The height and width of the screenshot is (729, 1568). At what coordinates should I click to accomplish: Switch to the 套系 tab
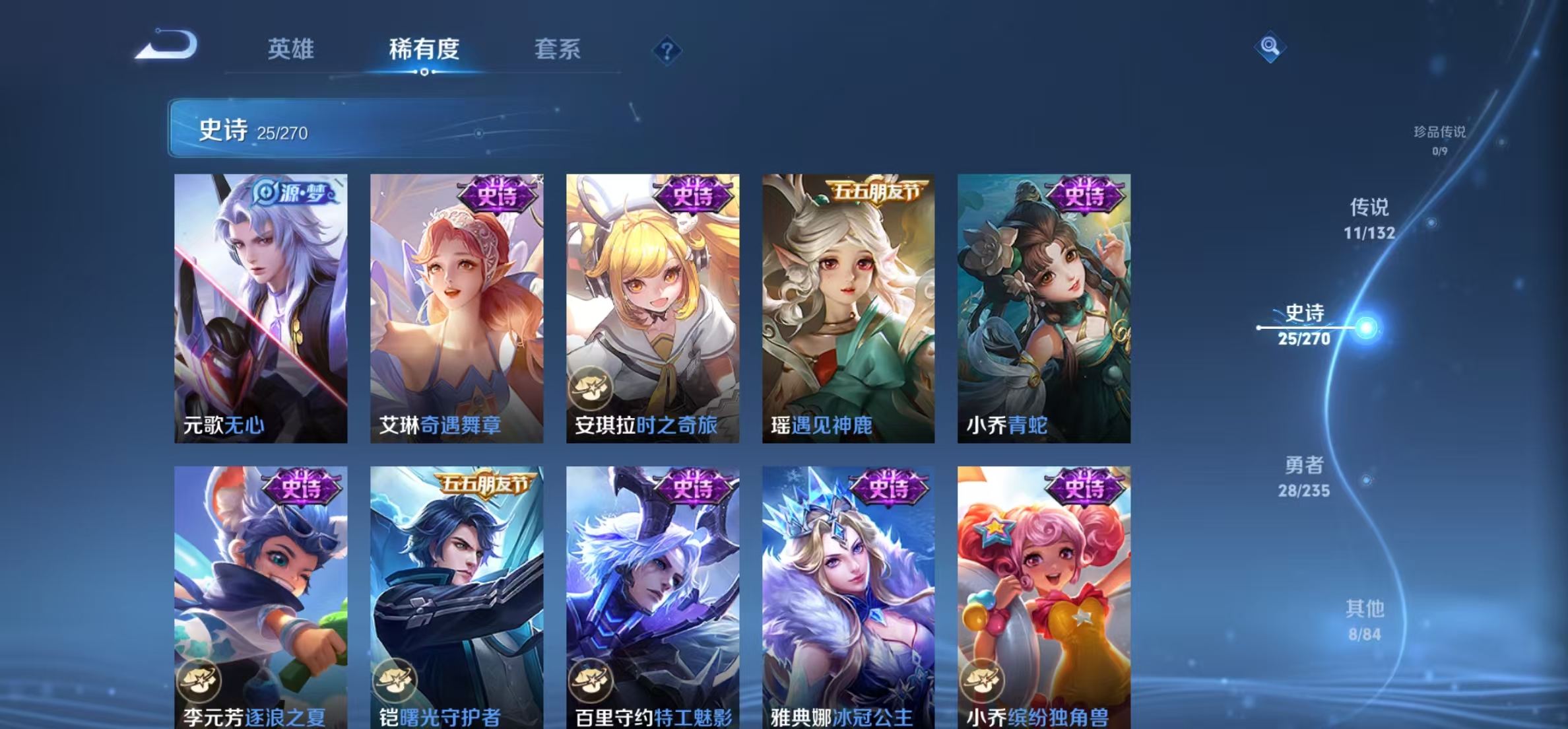coord(558,48)
